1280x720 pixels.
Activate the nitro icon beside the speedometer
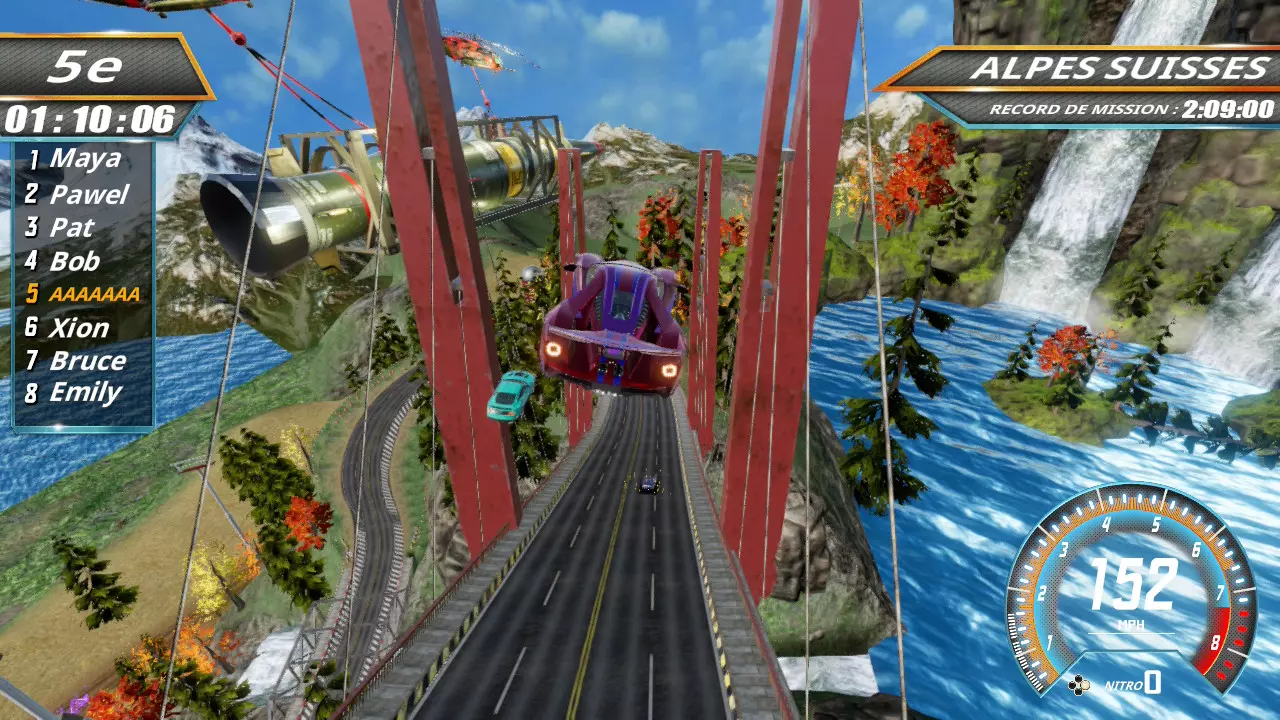coord(1079,685)
